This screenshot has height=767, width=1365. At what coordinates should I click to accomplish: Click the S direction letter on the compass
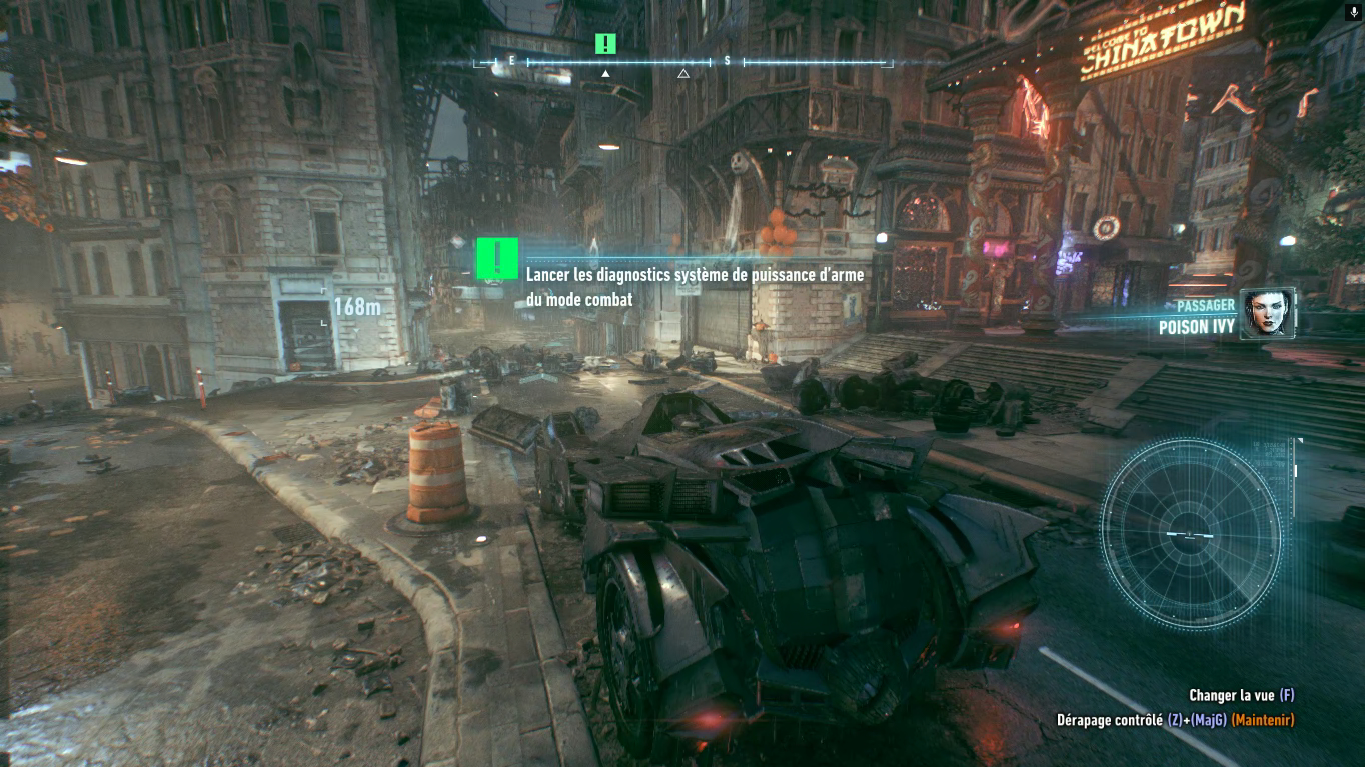[x=729, y=60]
